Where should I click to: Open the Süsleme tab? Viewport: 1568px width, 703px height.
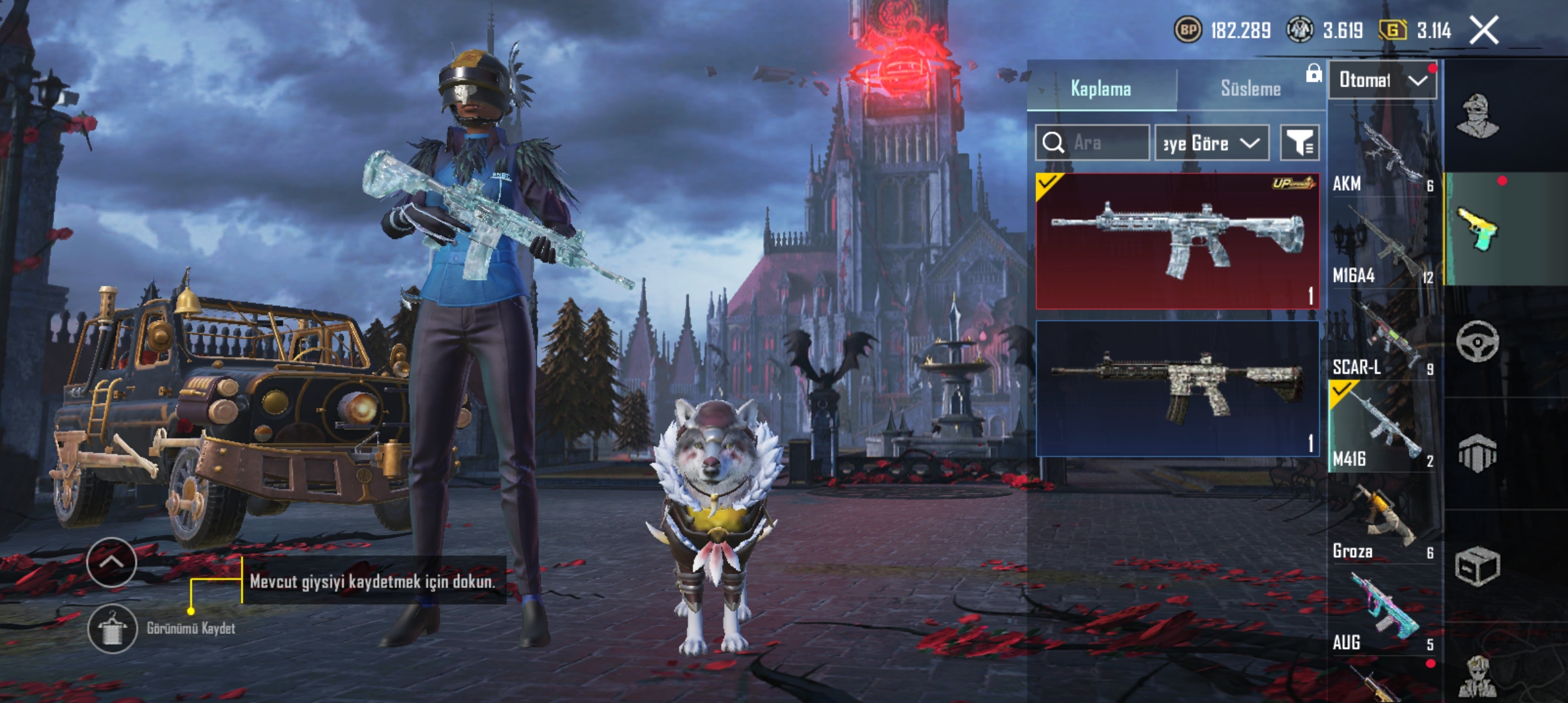pos(1250,89)
